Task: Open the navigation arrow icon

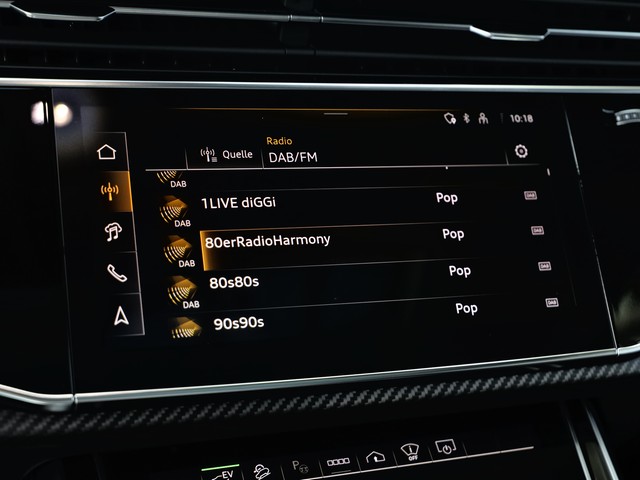Action: click(x=121, y=316)
